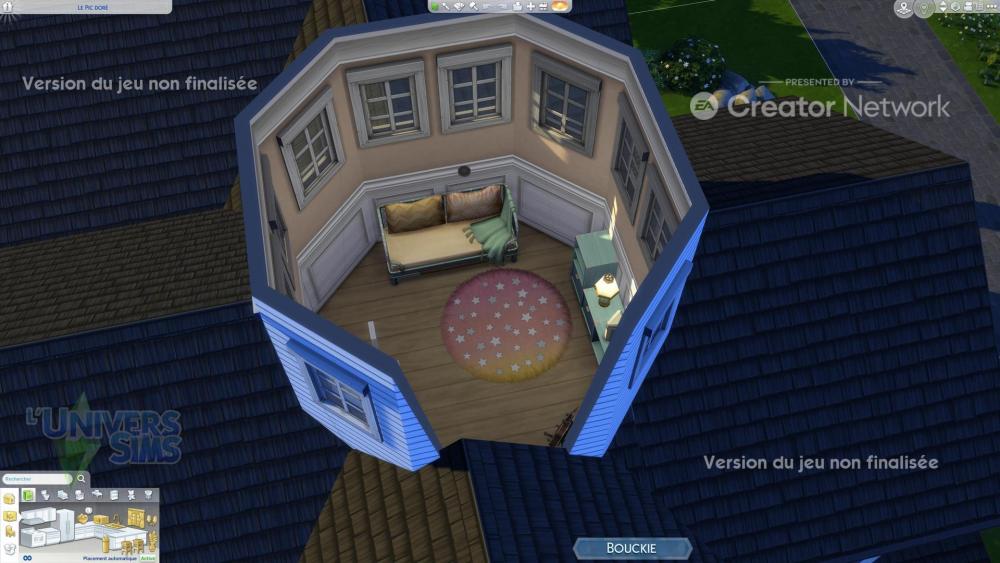Select the green room category tab

[27, 495]
